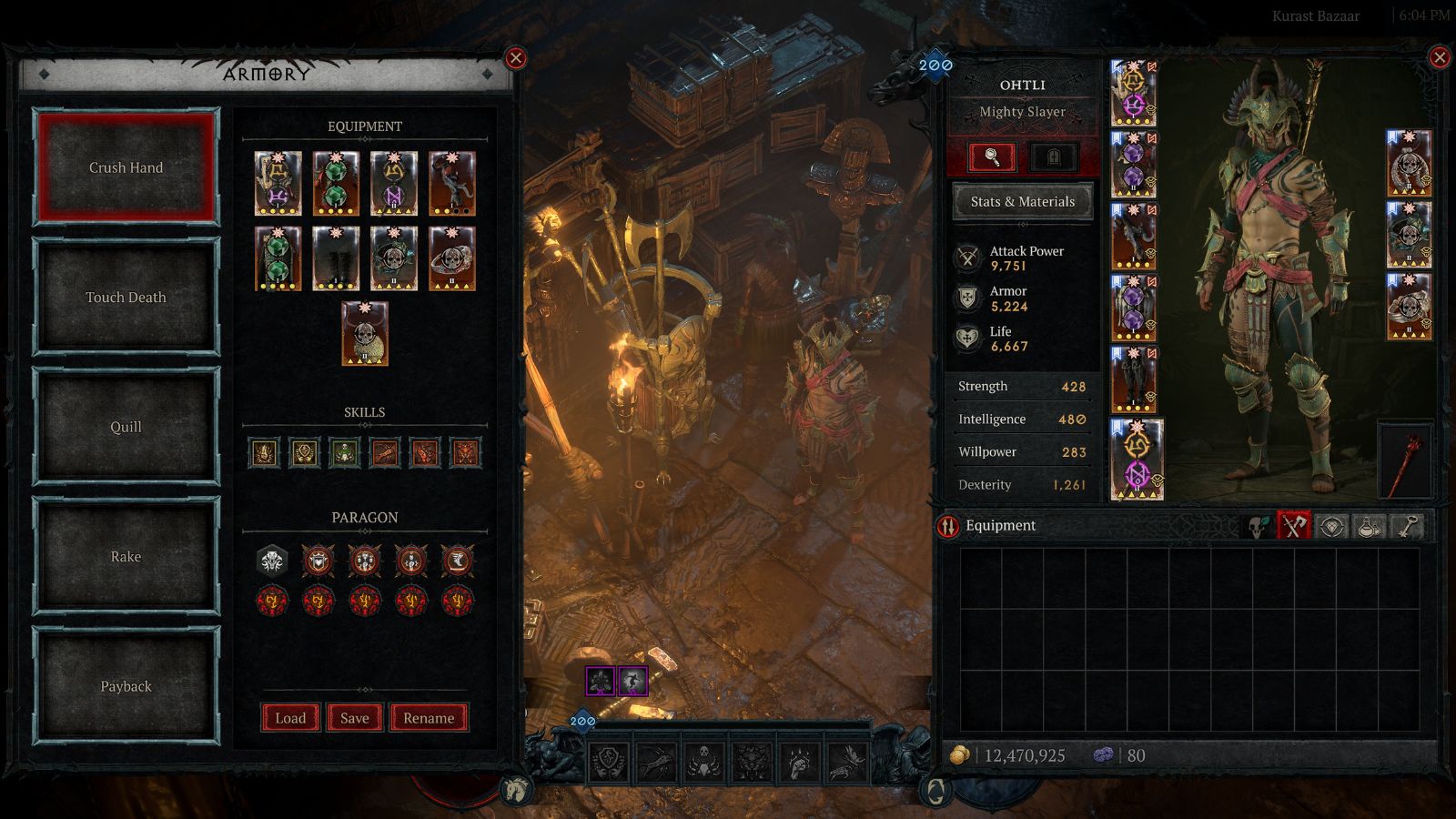Open Stats & Materials panel
1456x819 pixels.
[x=1022, y=201]
